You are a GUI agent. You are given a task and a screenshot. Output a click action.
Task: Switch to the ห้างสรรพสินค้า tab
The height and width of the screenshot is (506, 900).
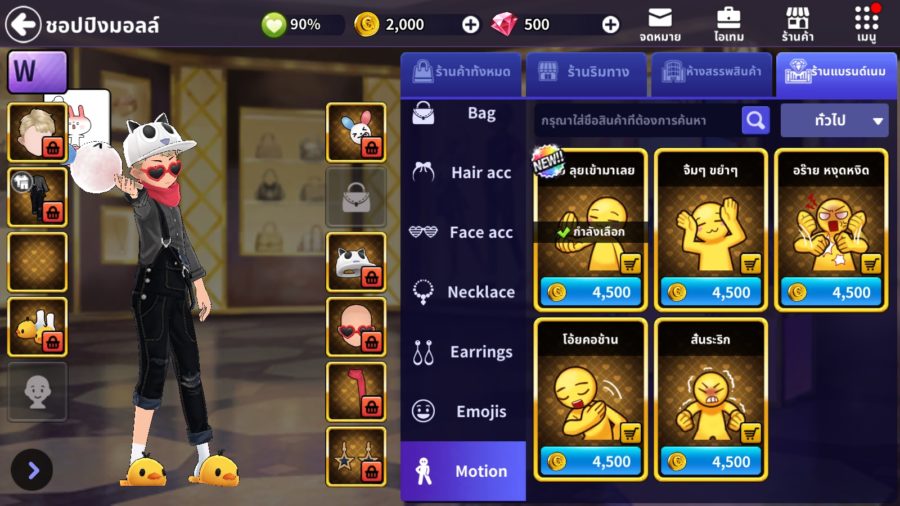tap(710, 72)
